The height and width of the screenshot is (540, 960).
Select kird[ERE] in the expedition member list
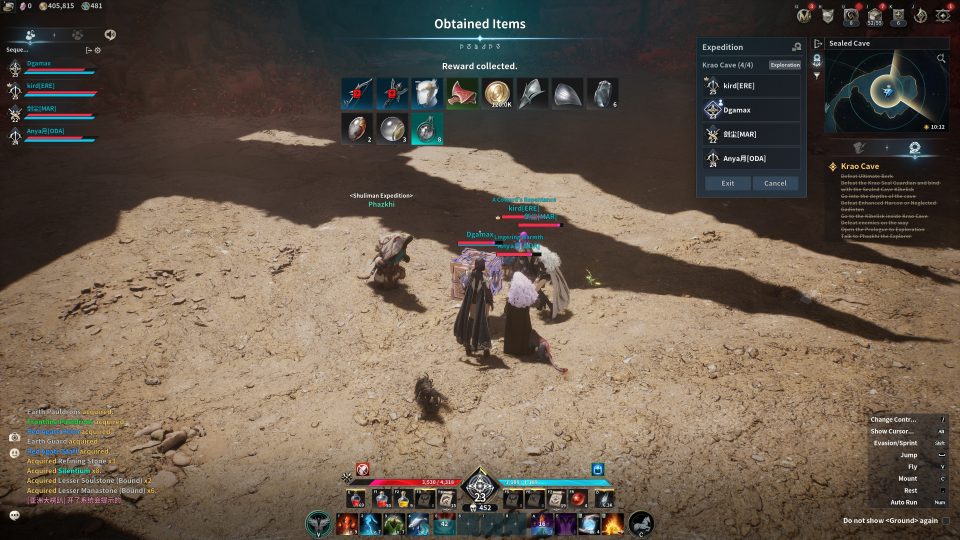[751, 86]
